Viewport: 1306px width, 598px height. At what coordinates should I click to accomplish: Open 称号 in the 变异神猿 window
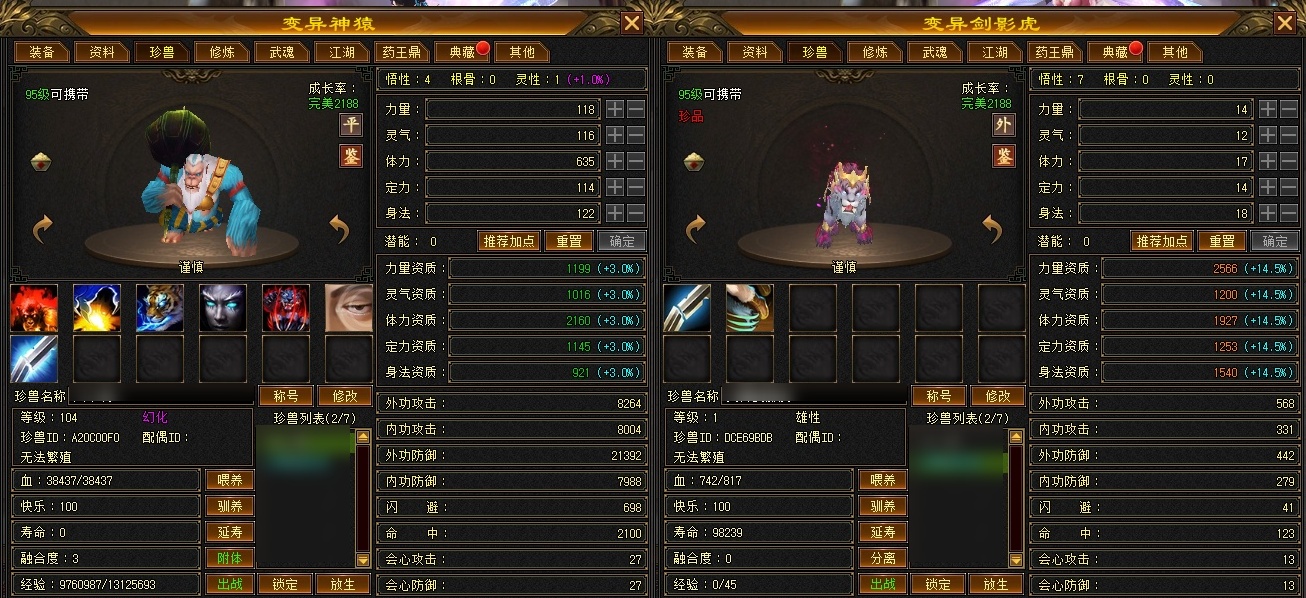(286, 396)
